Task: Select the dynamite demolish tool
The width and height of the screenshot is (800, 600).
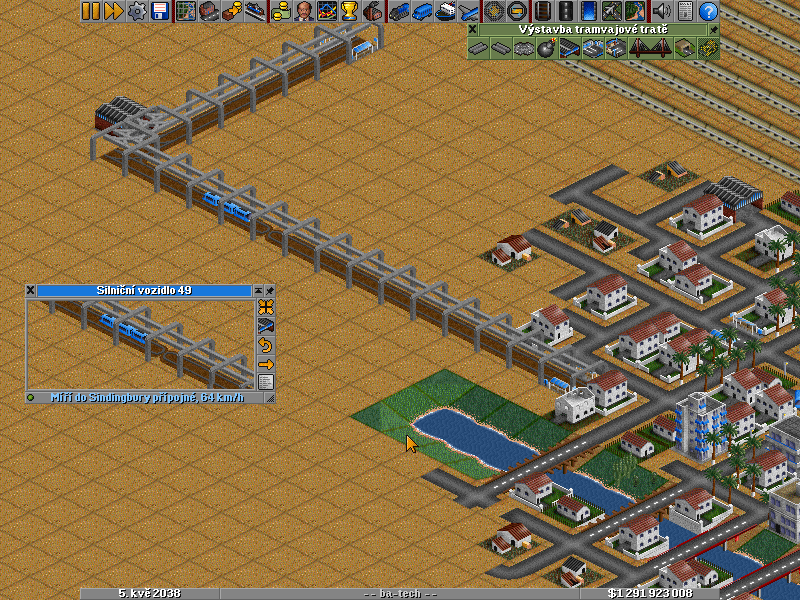Action: [546, 48]
